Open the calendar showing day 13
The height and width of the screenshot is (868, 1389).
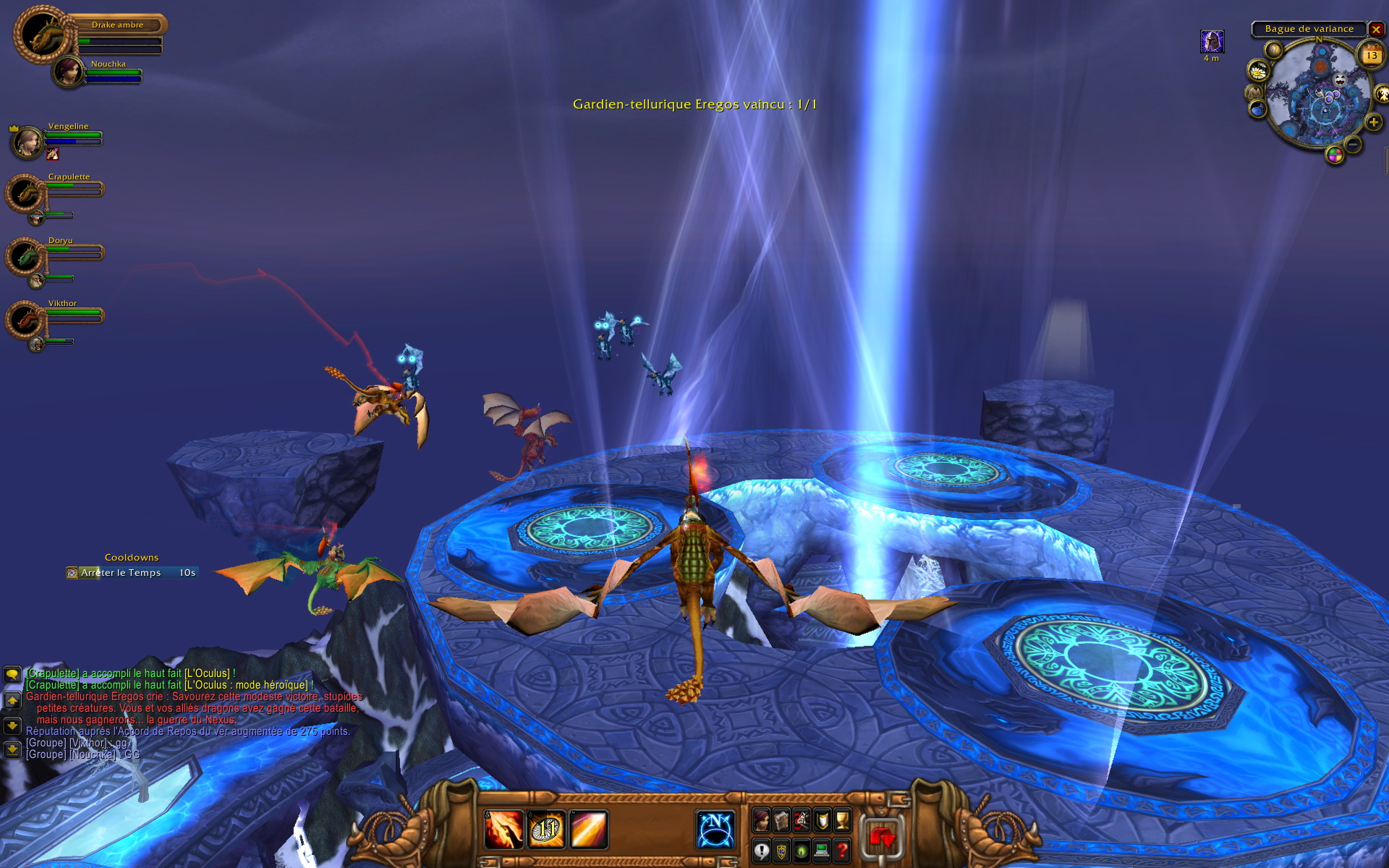click(1372, 55)
